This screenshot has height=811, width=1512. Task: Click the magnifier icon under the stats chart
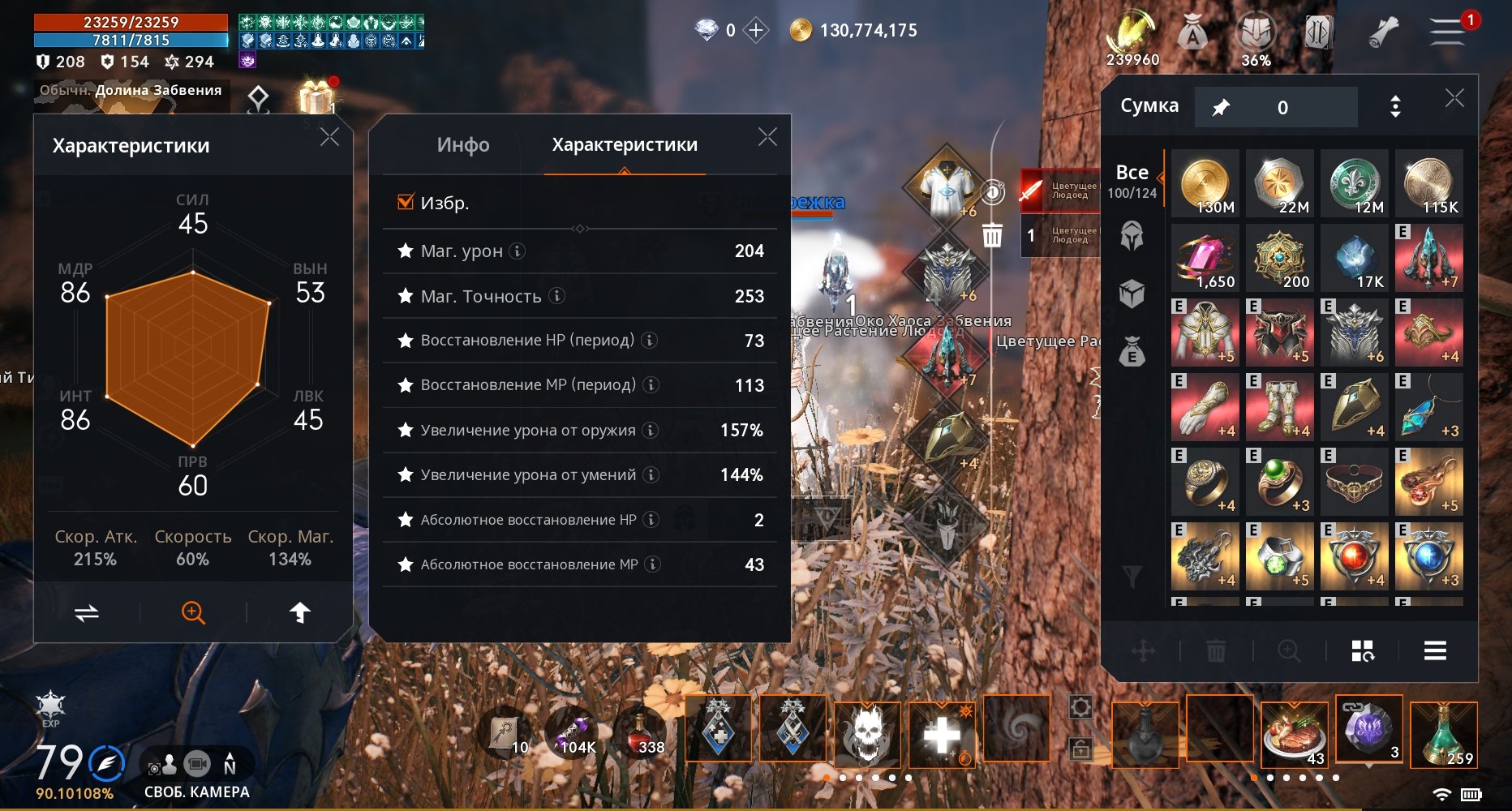click(x=193, y=613)
